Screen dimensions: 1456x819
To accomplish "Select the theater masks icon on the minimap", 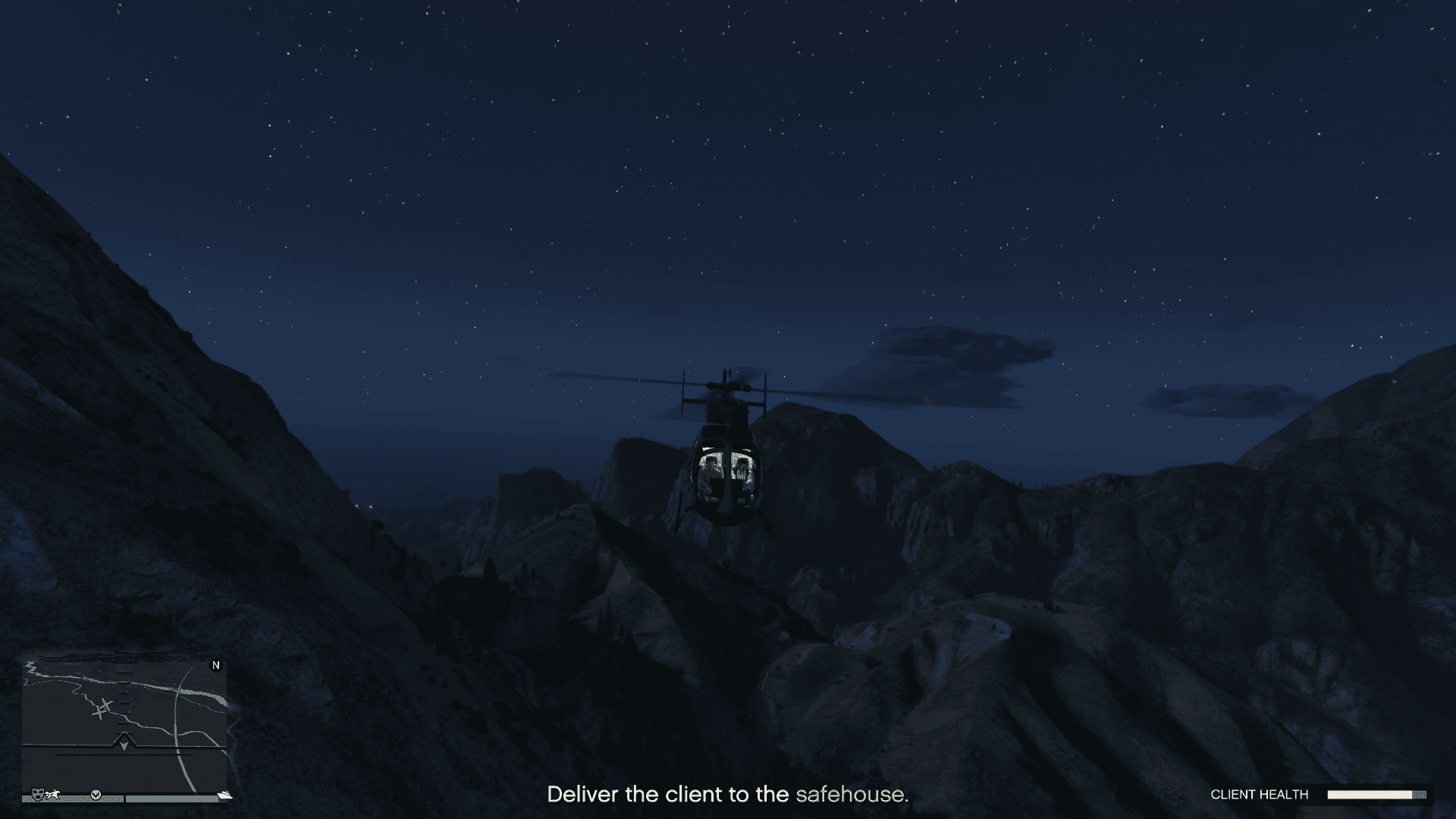I will point(37,795).
